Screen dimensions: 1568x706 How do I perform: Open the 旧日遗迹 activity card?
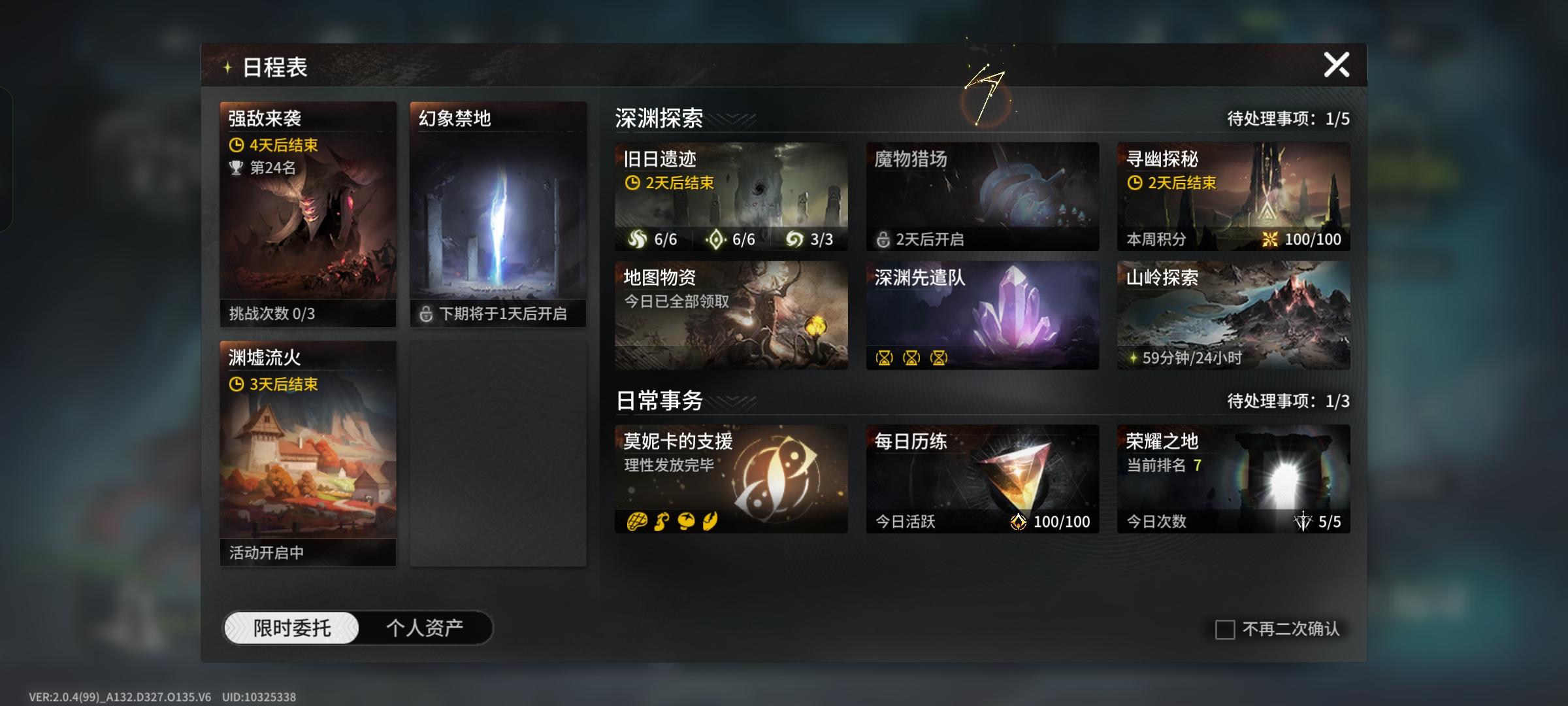(730, 196)
